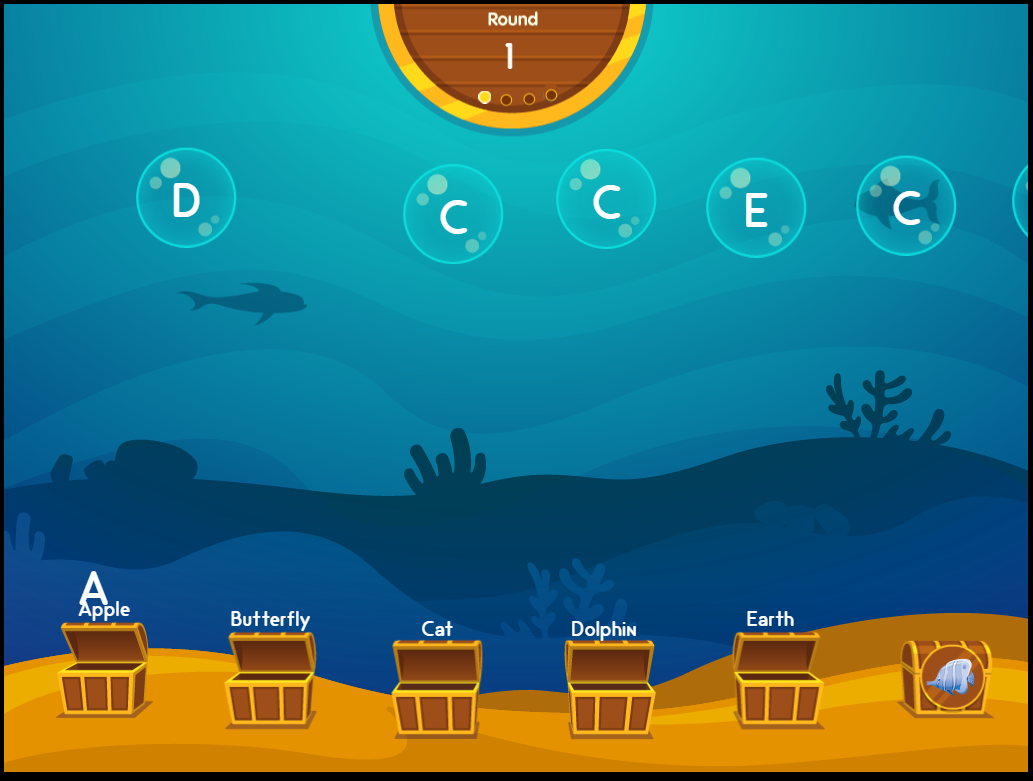Select the bubble with letter E
The image size is (1033, 781).
tap(756, 208)
